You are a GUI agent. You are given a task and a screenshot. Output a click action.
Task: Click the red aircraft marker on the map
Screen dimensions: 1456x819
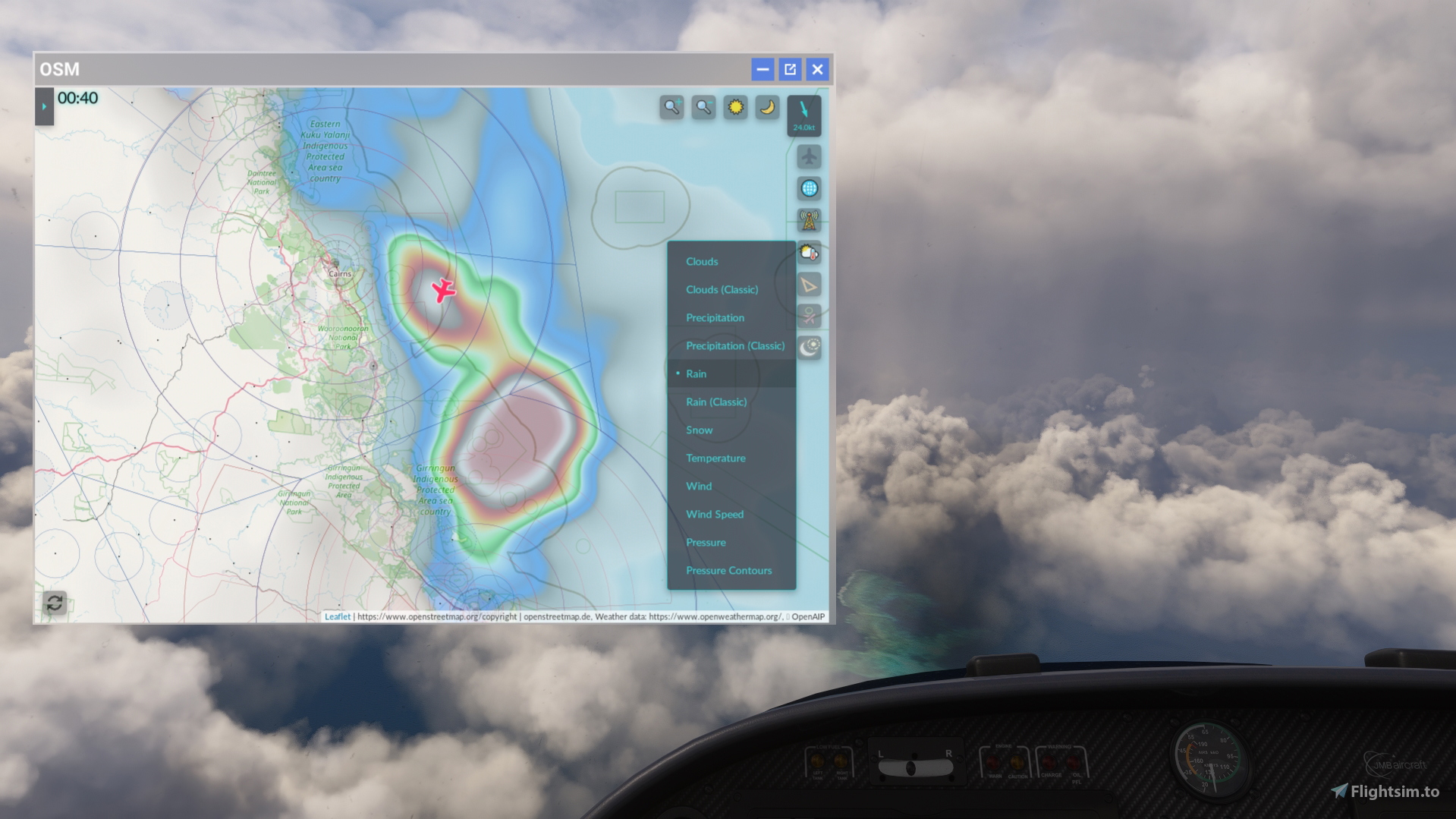point(443,291)
